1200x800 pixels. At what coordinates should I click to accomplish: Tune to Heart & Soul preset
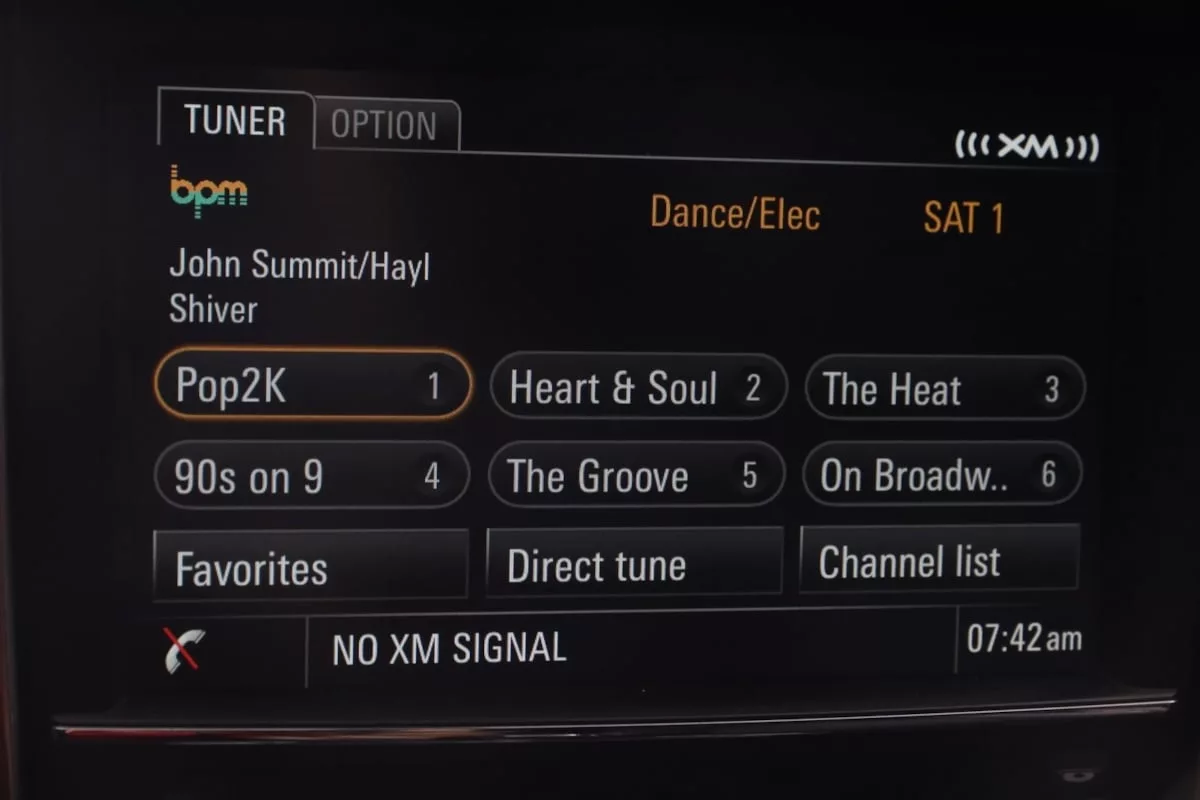[x=637, y=388]
